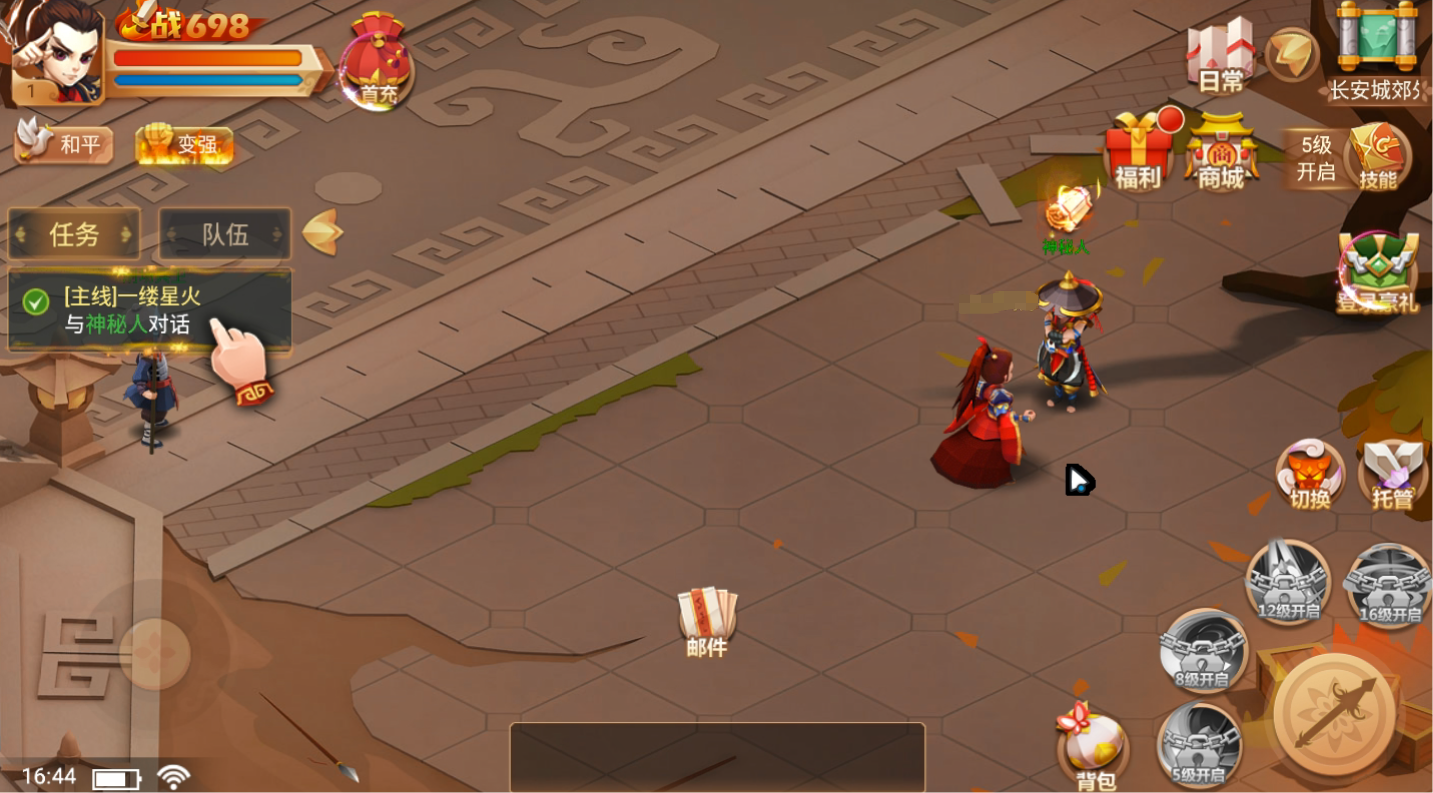Enter the 商城 shop

[x=1221, y=152]
